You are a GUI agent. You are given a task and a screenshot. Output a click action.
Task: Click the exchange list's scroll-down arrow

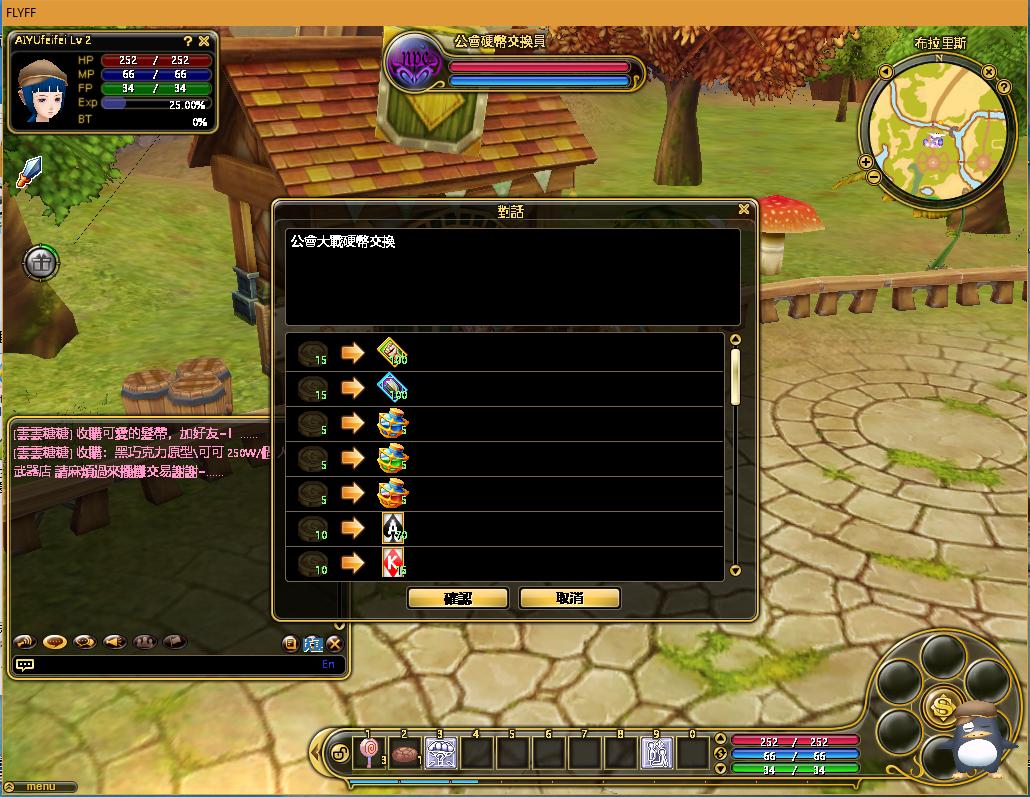(736, 571)
